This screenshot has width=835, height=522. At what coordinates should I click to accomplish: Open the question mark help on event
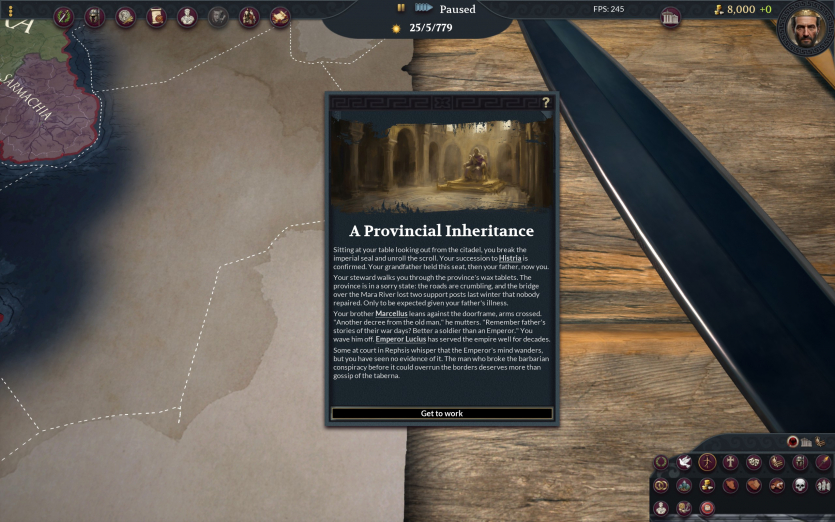click(546, 102)
